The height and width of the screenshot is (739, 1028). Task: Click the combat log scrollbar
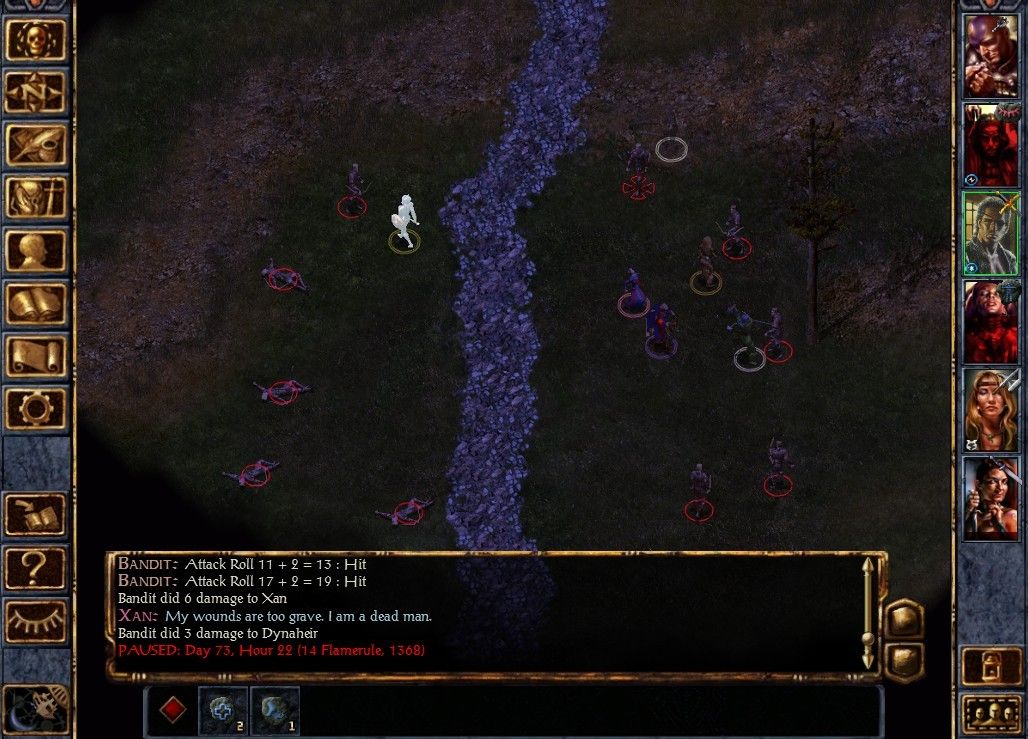[x=868, y=613]
